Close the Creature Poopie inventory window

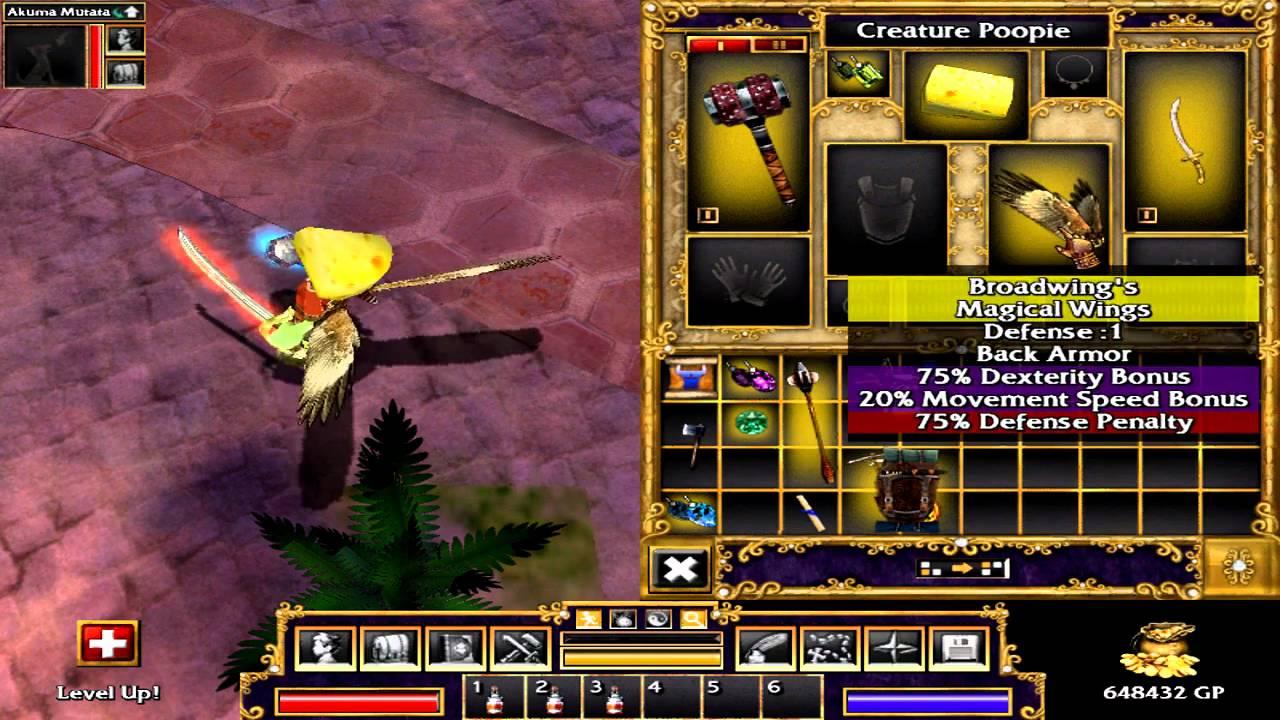pyautogui.click(x=681, y=568)
